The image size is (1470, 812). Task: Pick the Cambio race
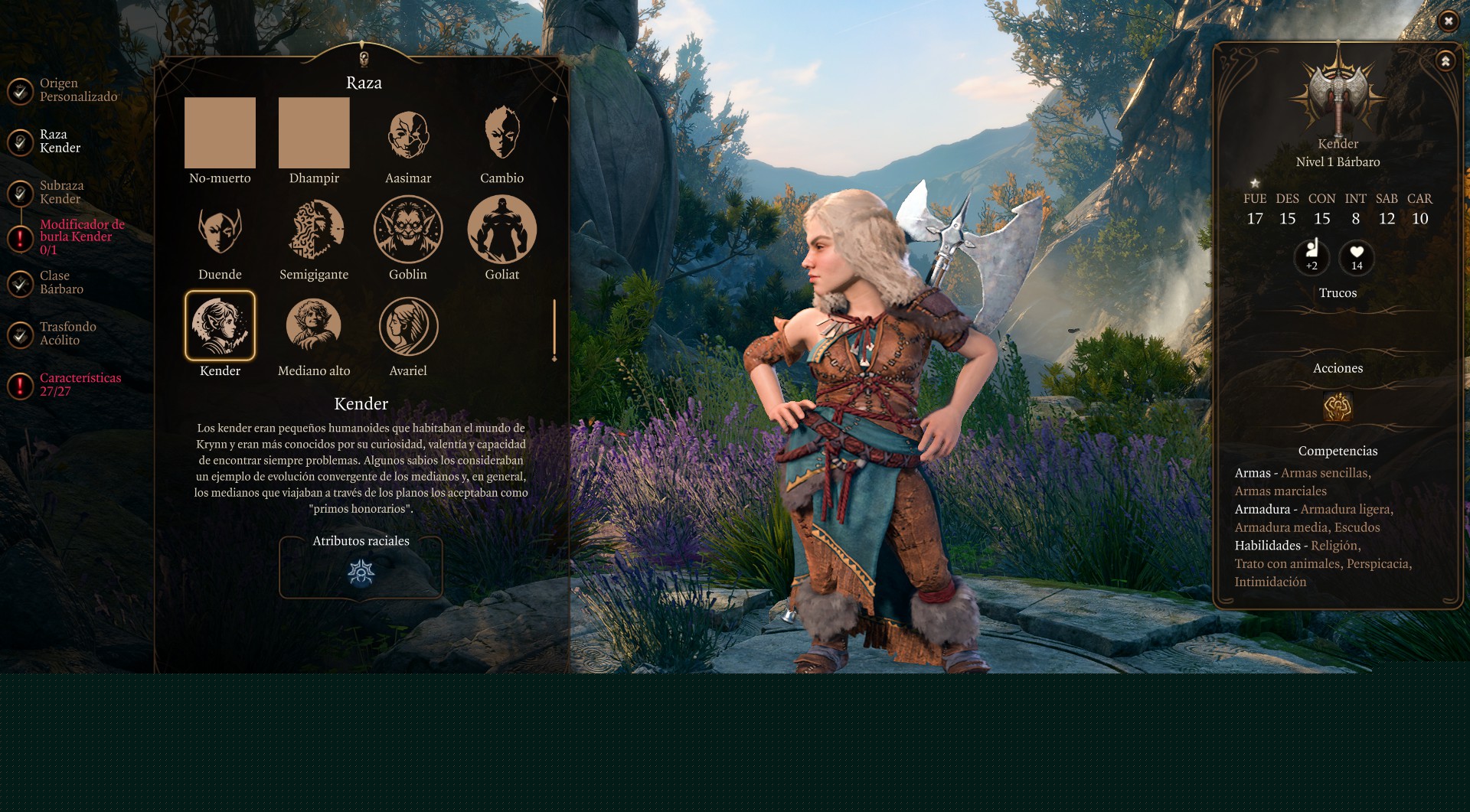coord(502,133)
